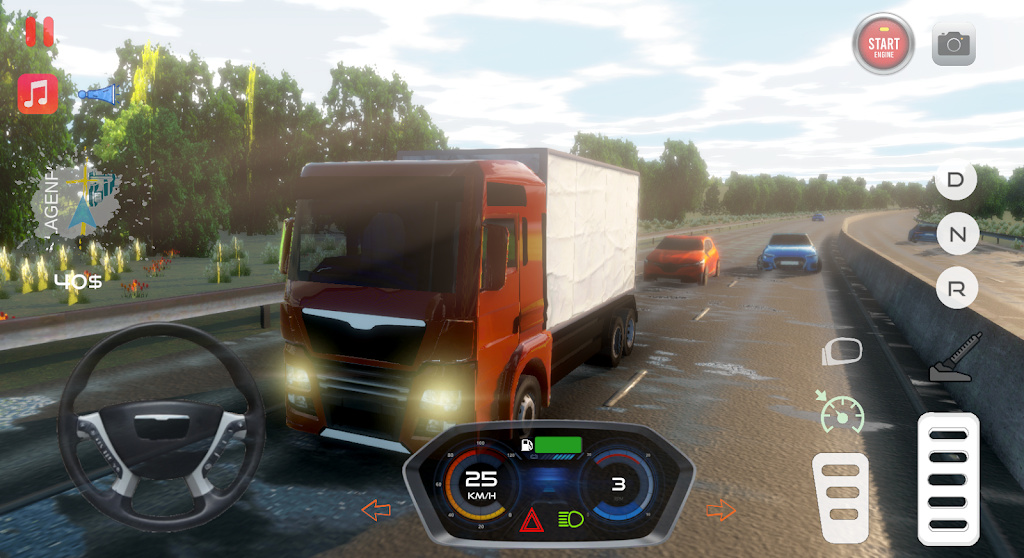Turn on the hazard warning lights
The height and width of the screenshot is (558, 1024).
click(530, 519)
